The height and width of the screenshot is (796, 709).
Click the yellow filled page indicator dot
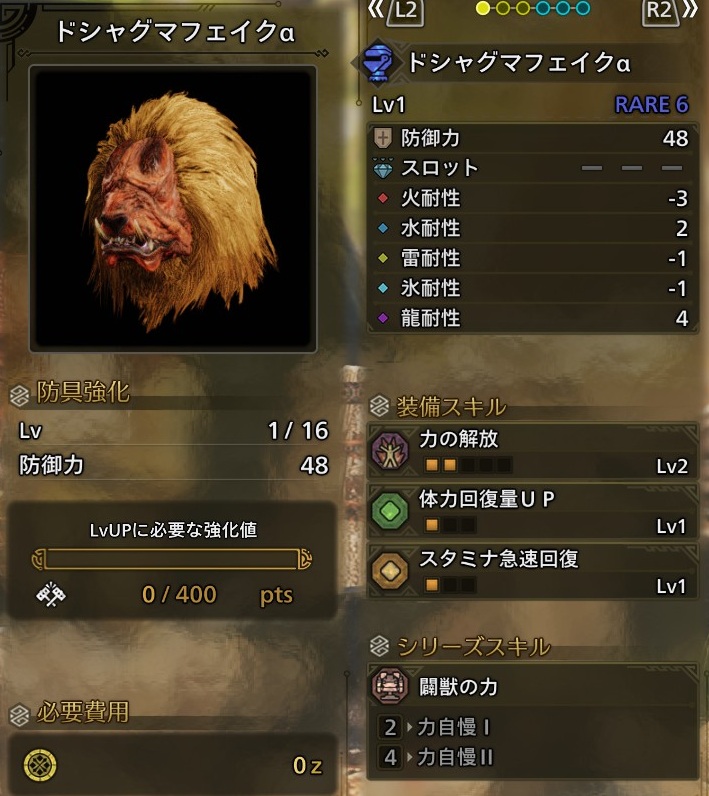(484, 9)
